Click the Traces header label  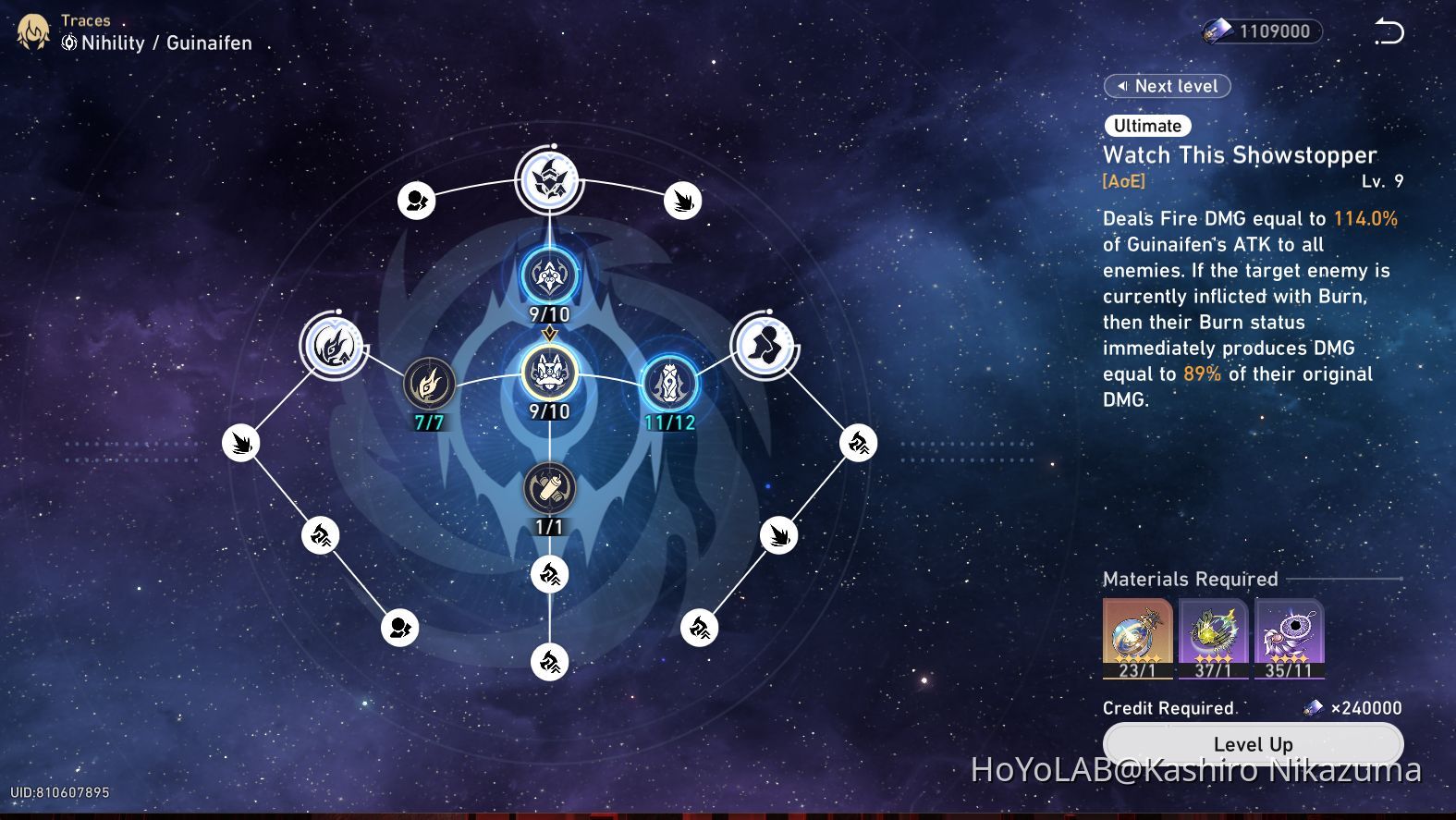pyautogui.click(x=85, y=19)
